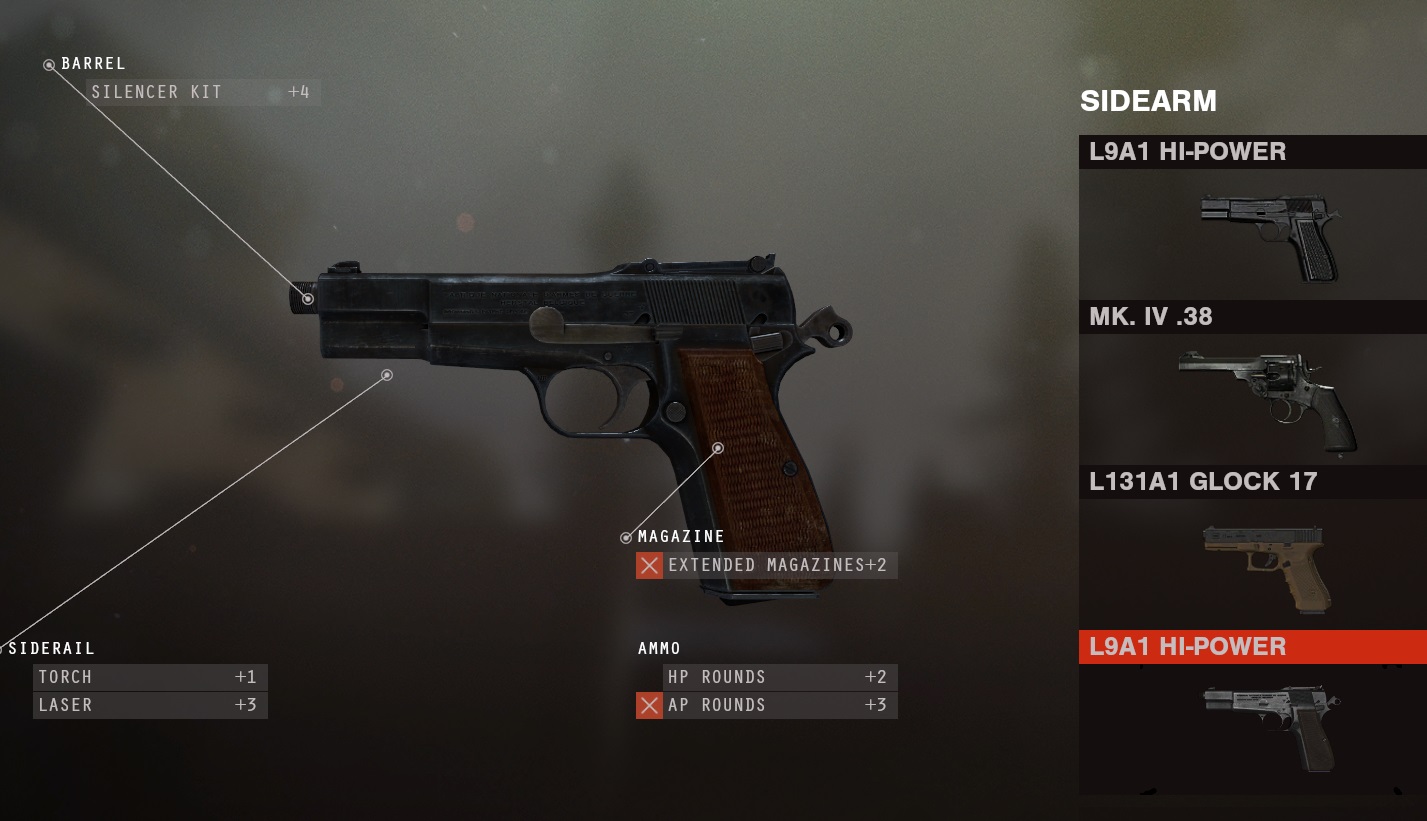Screen dimensions: 1427x821
Task: Remove Extended Magazines via its red X box
Action: tap(649, 565)
